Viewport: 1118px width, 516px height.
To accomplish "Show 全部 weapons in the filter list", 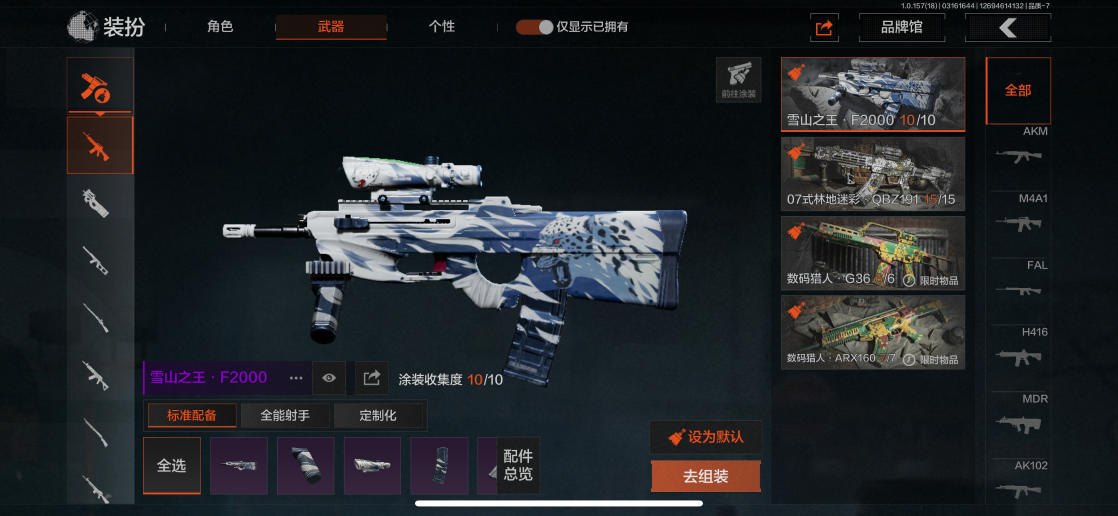I will click(x=1018, y=90).
